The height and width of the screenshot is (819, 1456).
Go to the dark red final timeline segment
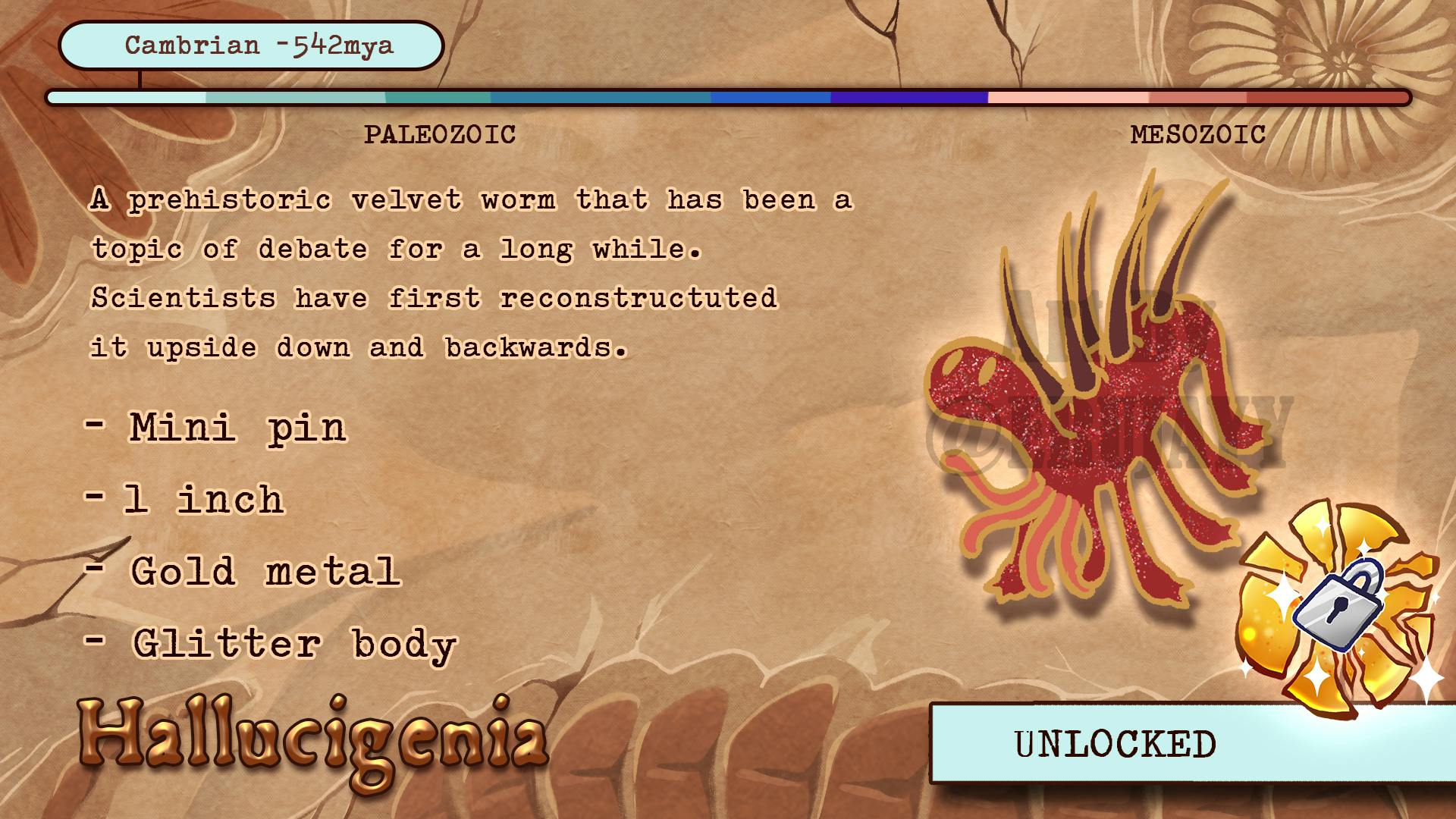pyautogui.click(x=1326, y=98)
